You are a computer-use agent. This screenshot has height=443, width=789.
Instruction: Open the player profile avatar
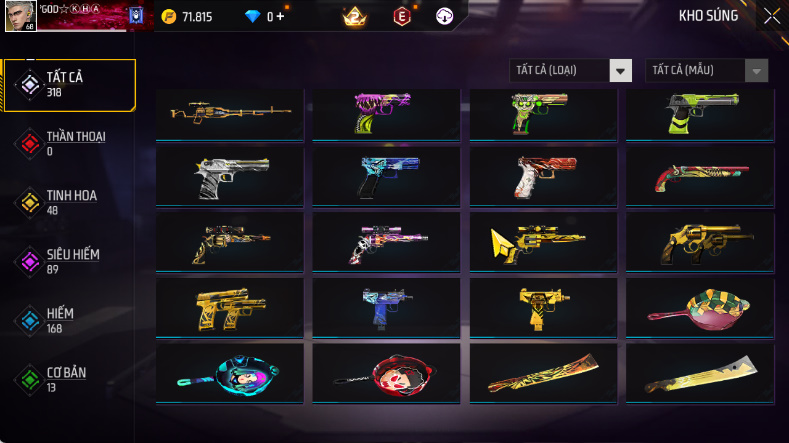tap(19, 15)
